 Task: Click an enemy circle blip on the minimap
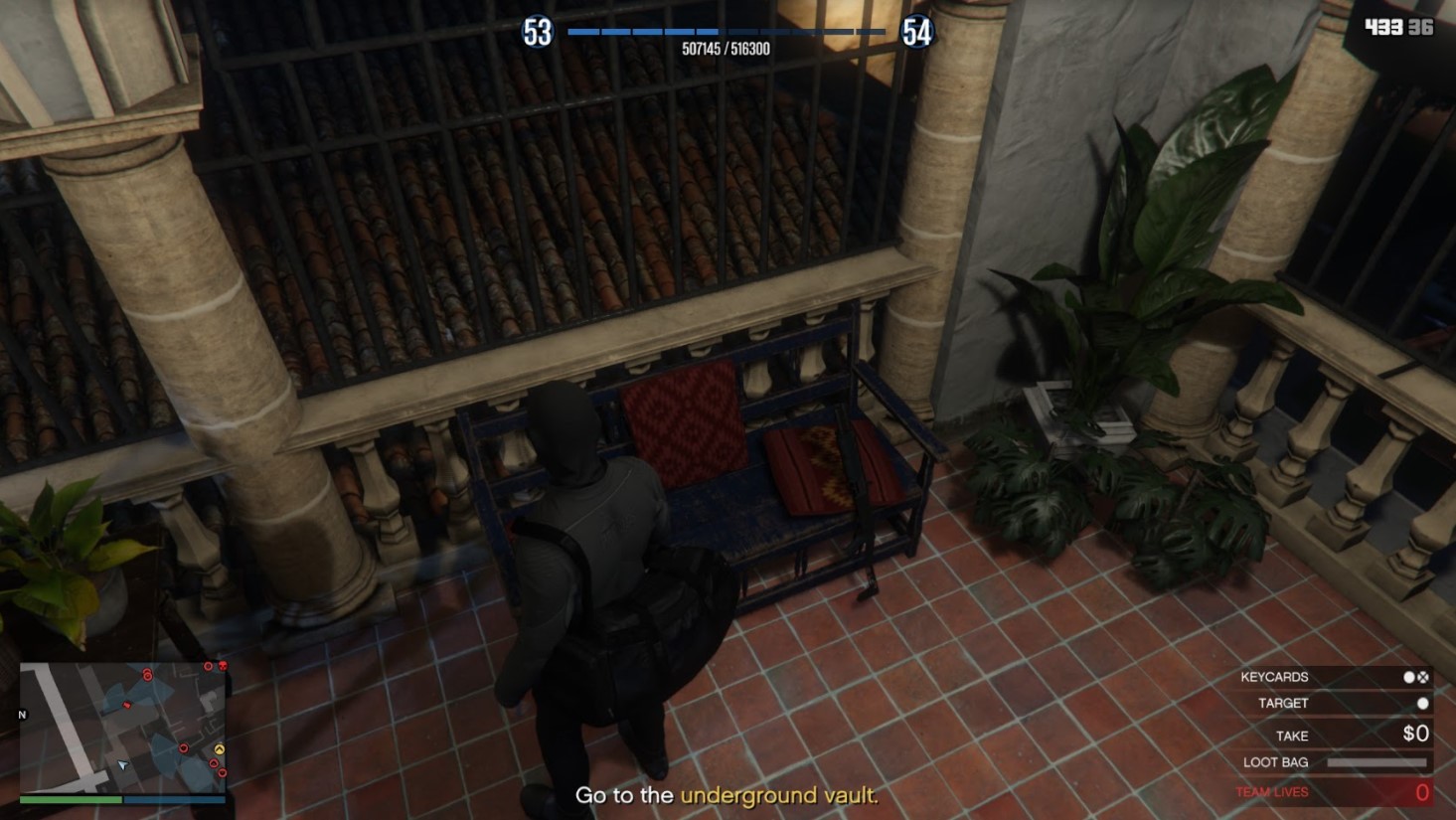147,675
